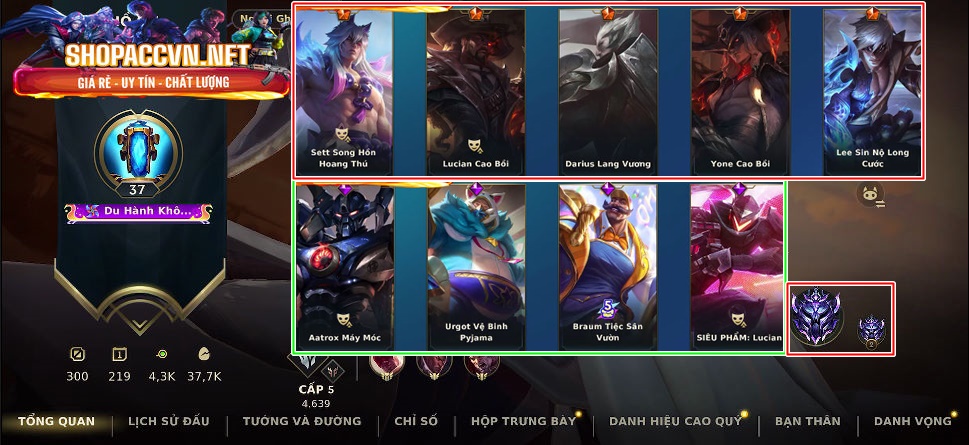Open the SIÊU PHẨM: Lucian skin card

(738, 264)
